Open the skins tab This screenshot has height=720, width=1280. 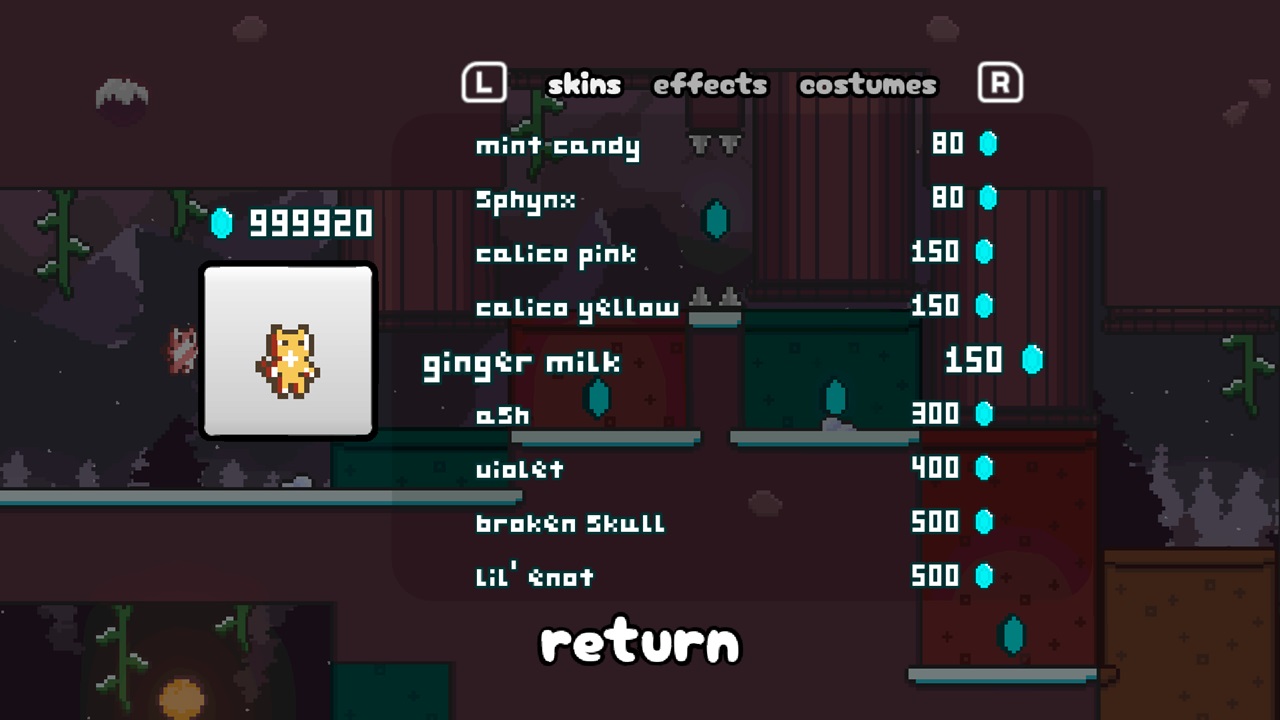tap(584, 86)
